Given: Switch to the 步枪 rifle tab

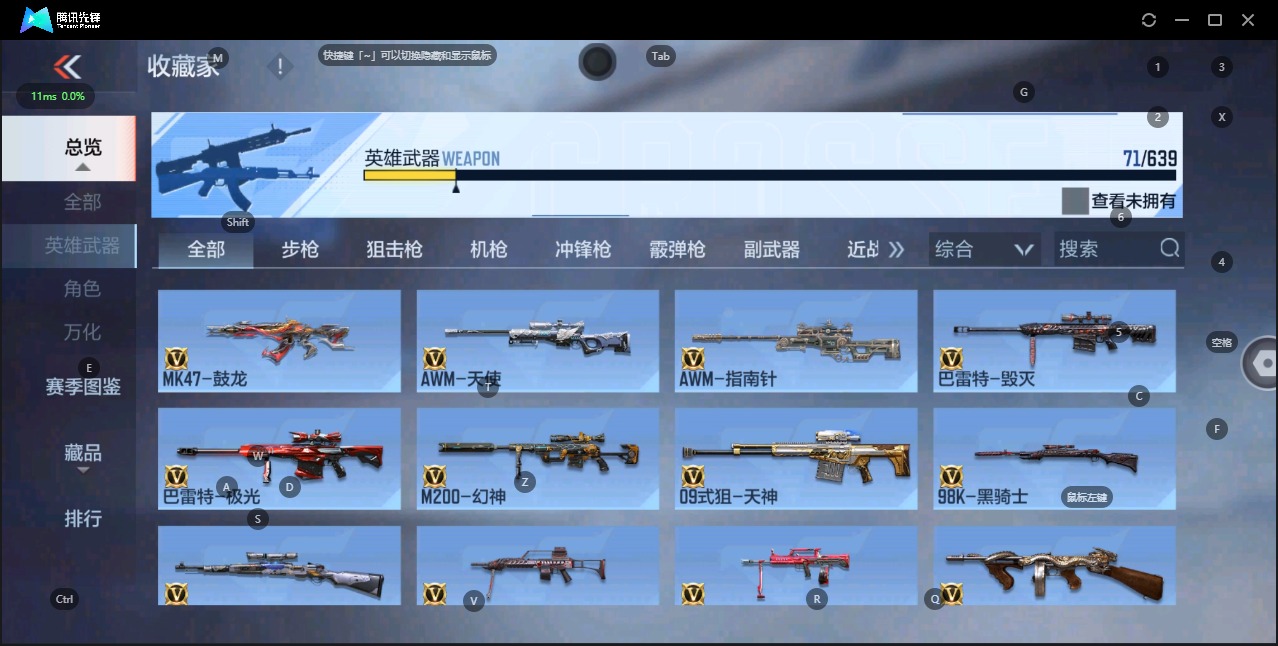Looking at the screenshot, I should 300,249.
